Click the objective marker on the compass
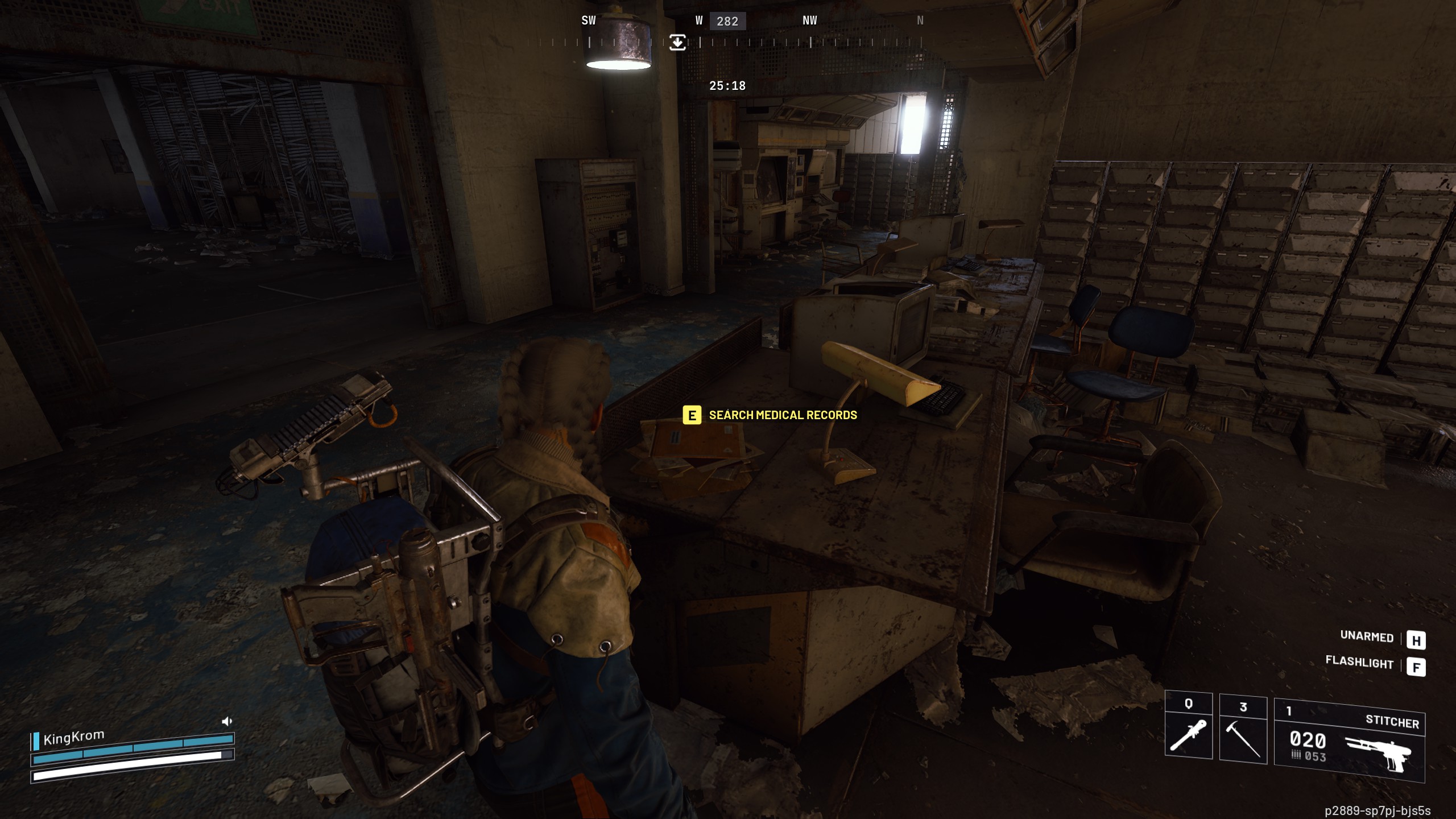The width and height of the screenshot is (1456, 819). (x=677, y=42)
